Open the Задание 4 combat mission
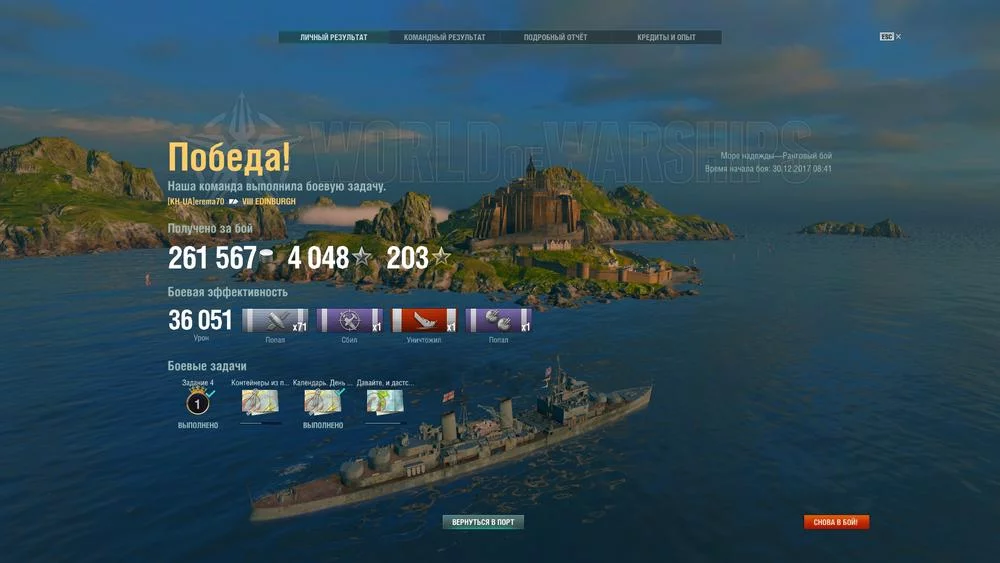This screenshot has height=563, width=1000. (198, 403)
